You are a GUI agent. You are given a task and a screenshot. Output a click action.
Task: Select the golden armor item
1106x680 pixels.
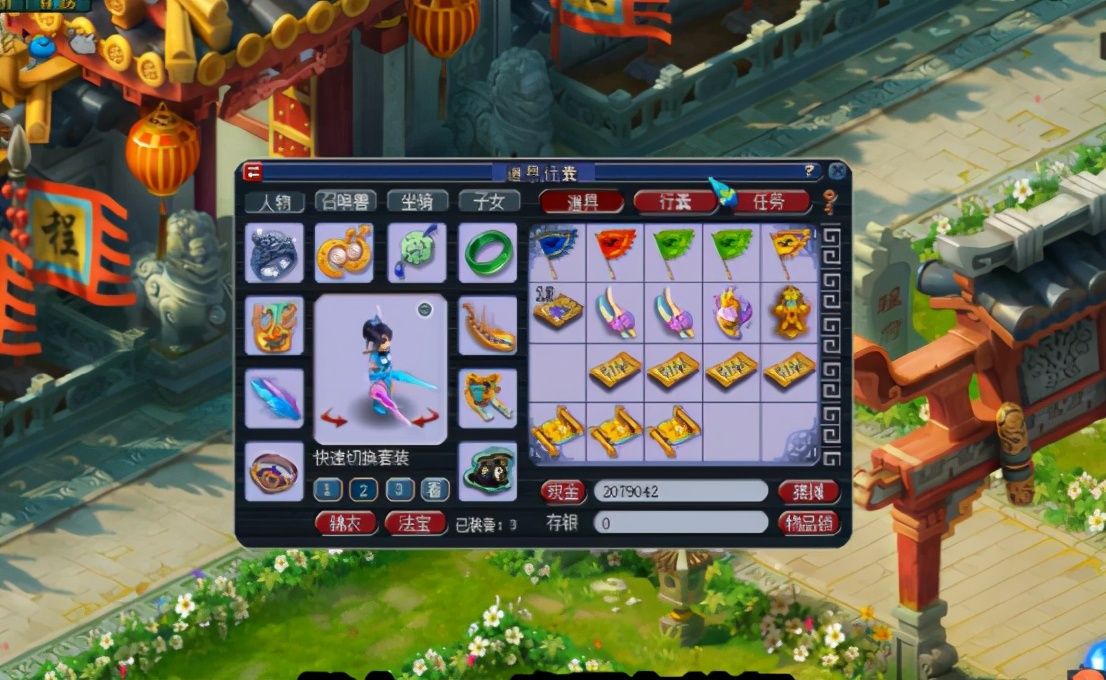(x=789, y=312)
